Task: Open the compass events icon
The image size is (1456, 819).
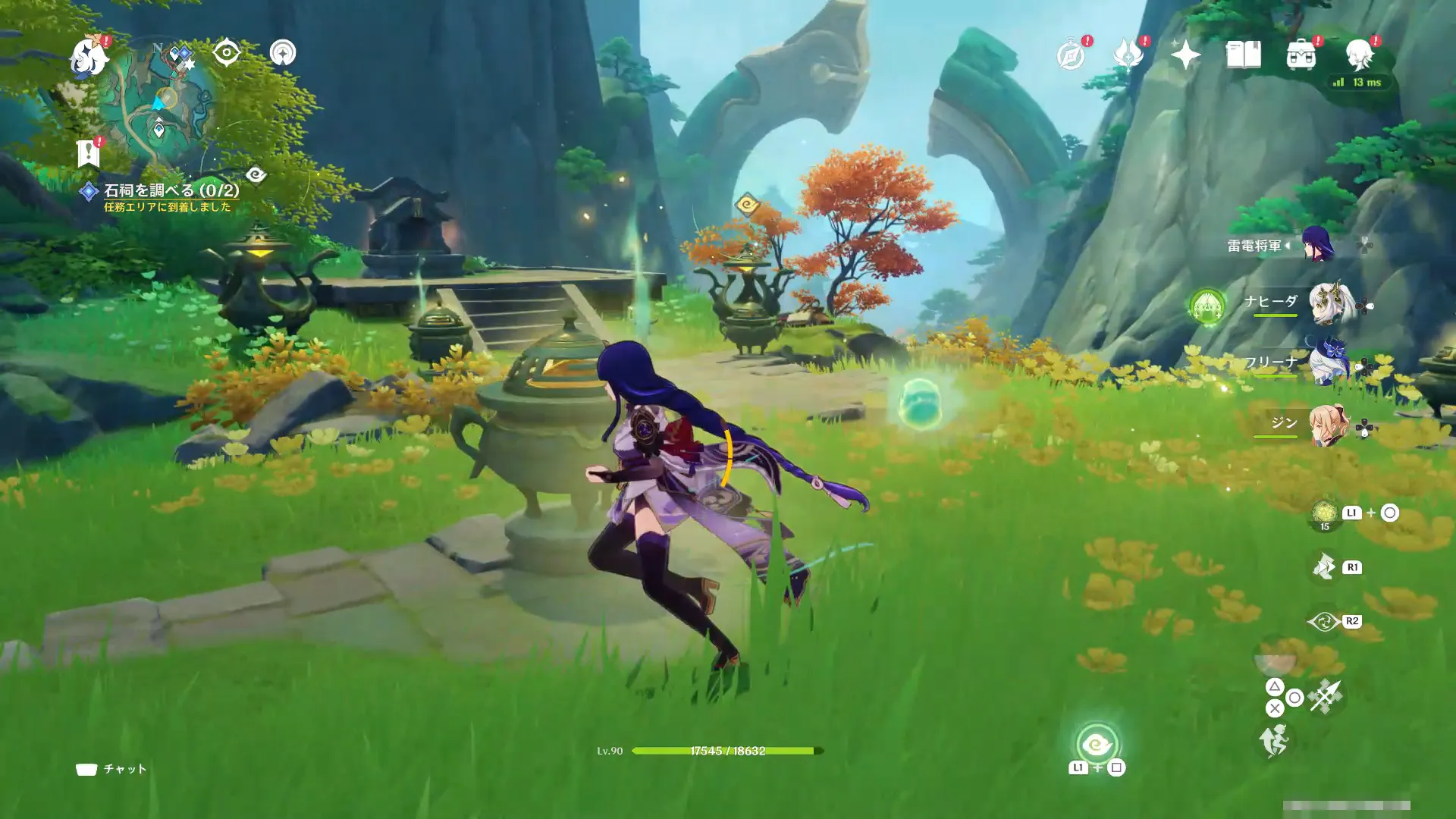Action: click(1072, 55)
